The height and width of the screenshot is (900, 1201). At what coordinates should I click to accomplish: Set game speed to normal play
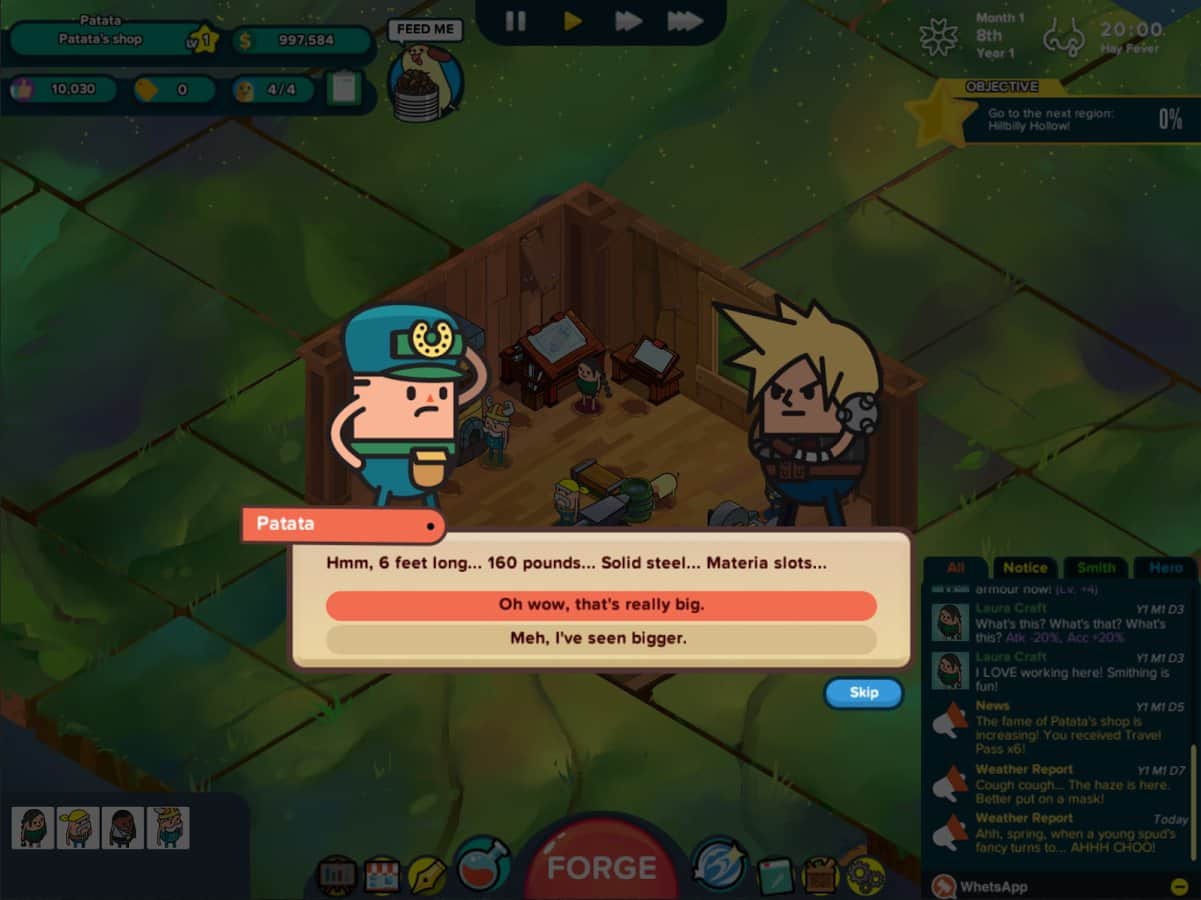[573, 21]
